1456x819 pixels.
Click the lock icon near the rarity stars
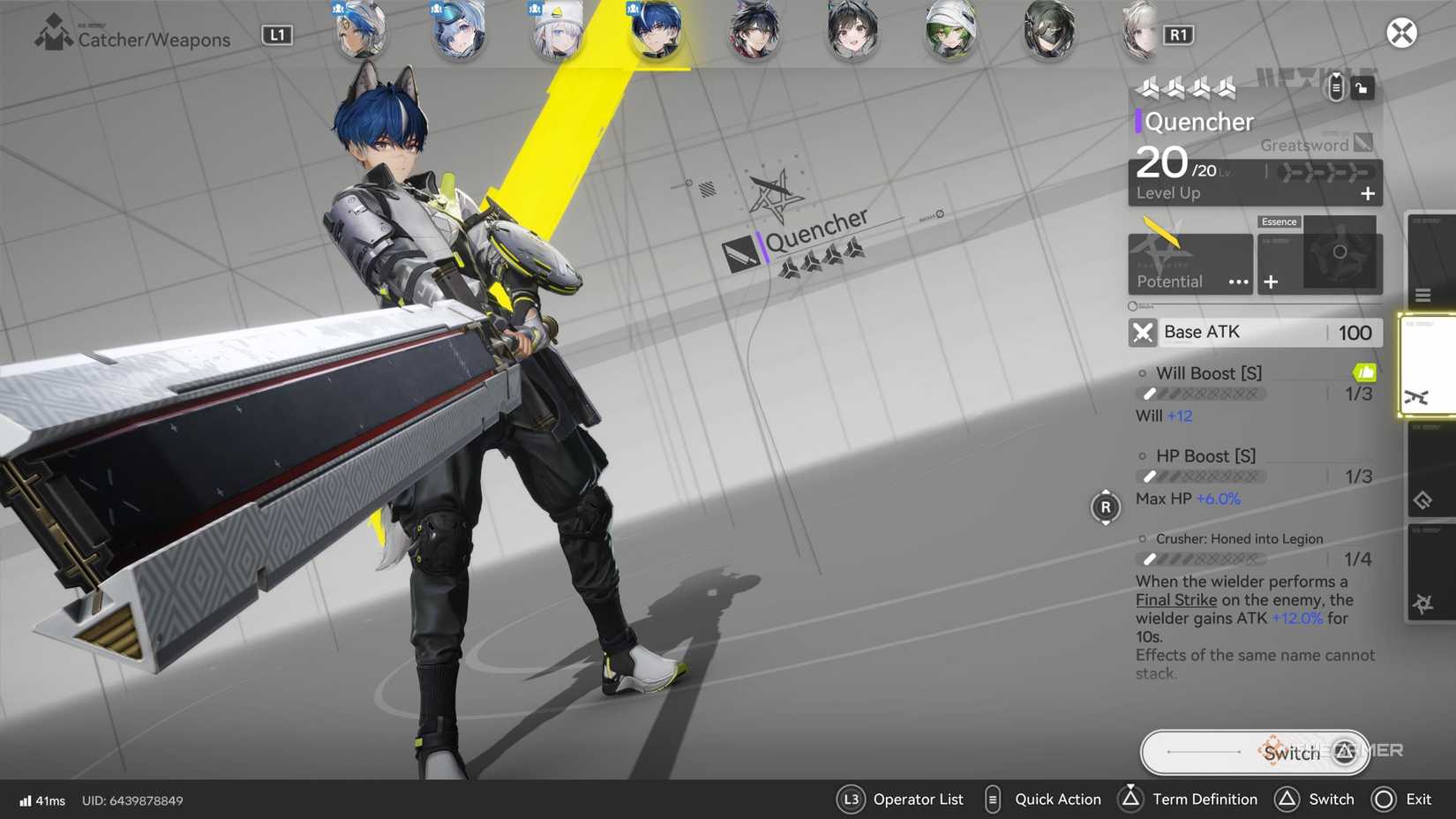tap(1364, 87)
